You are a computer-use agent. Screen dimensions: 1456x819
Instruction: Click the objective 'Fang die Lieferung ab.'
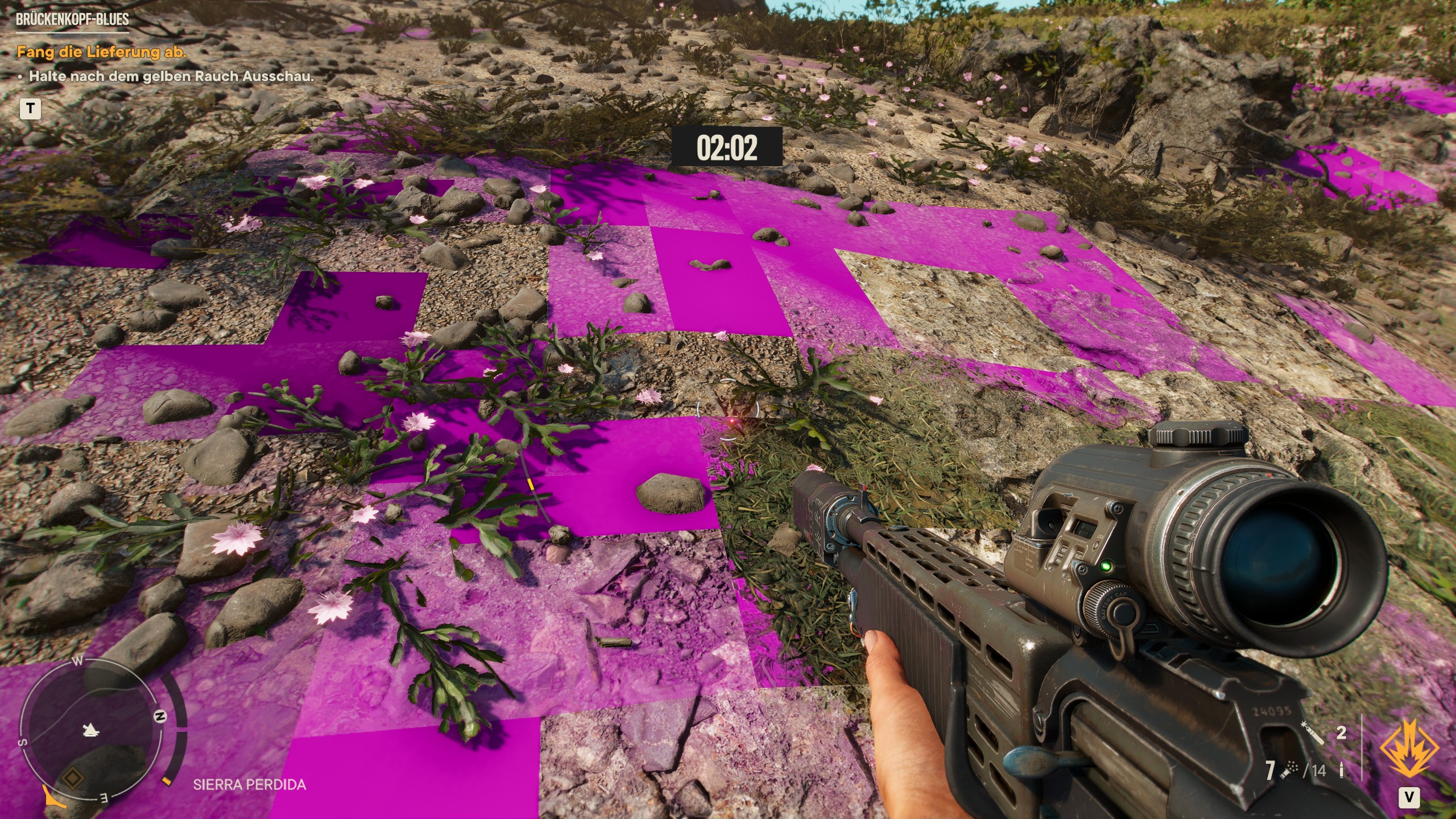tap(102, 53)
